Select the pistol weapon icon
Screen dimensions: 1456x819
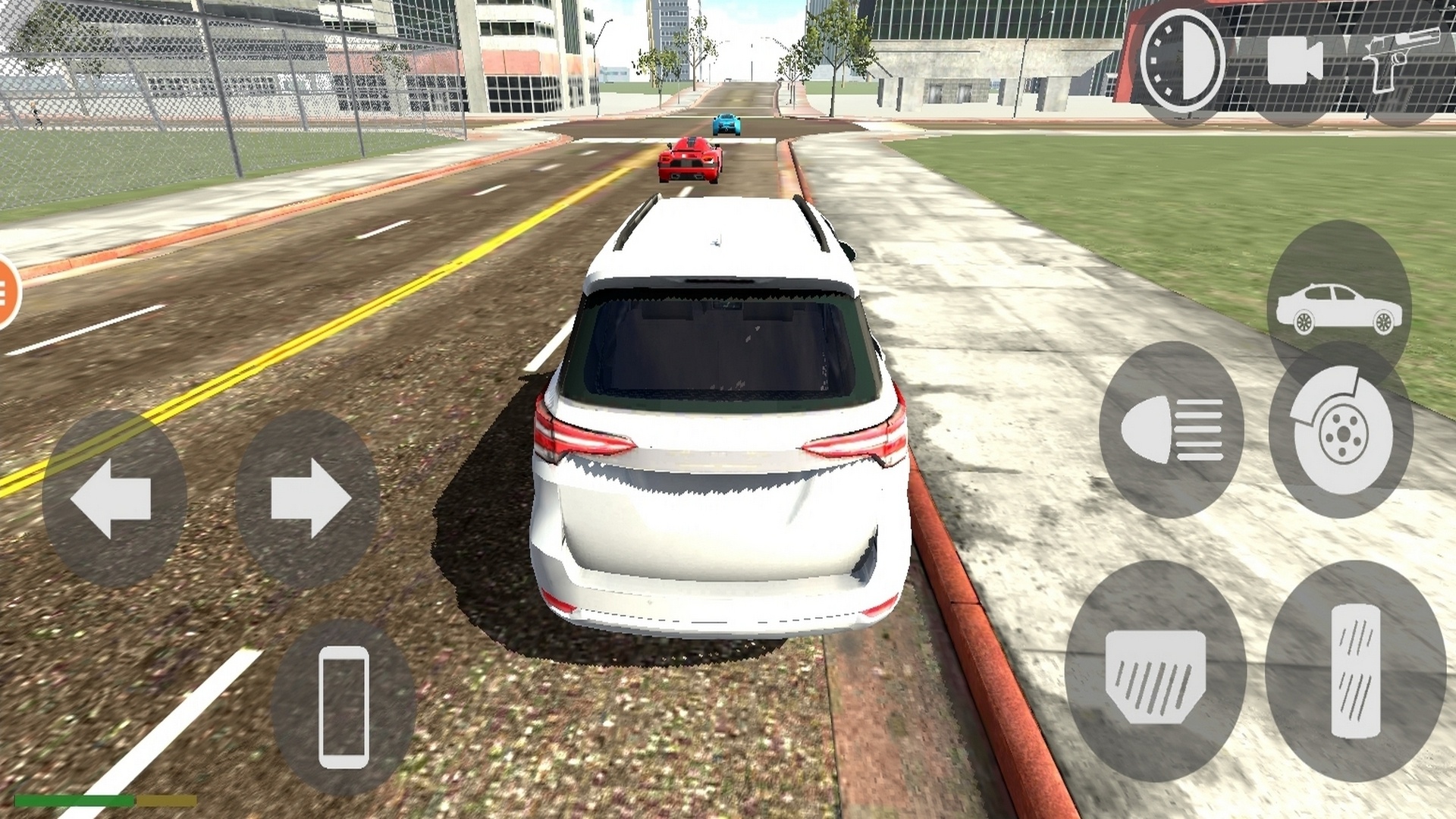click(1400, 61)
